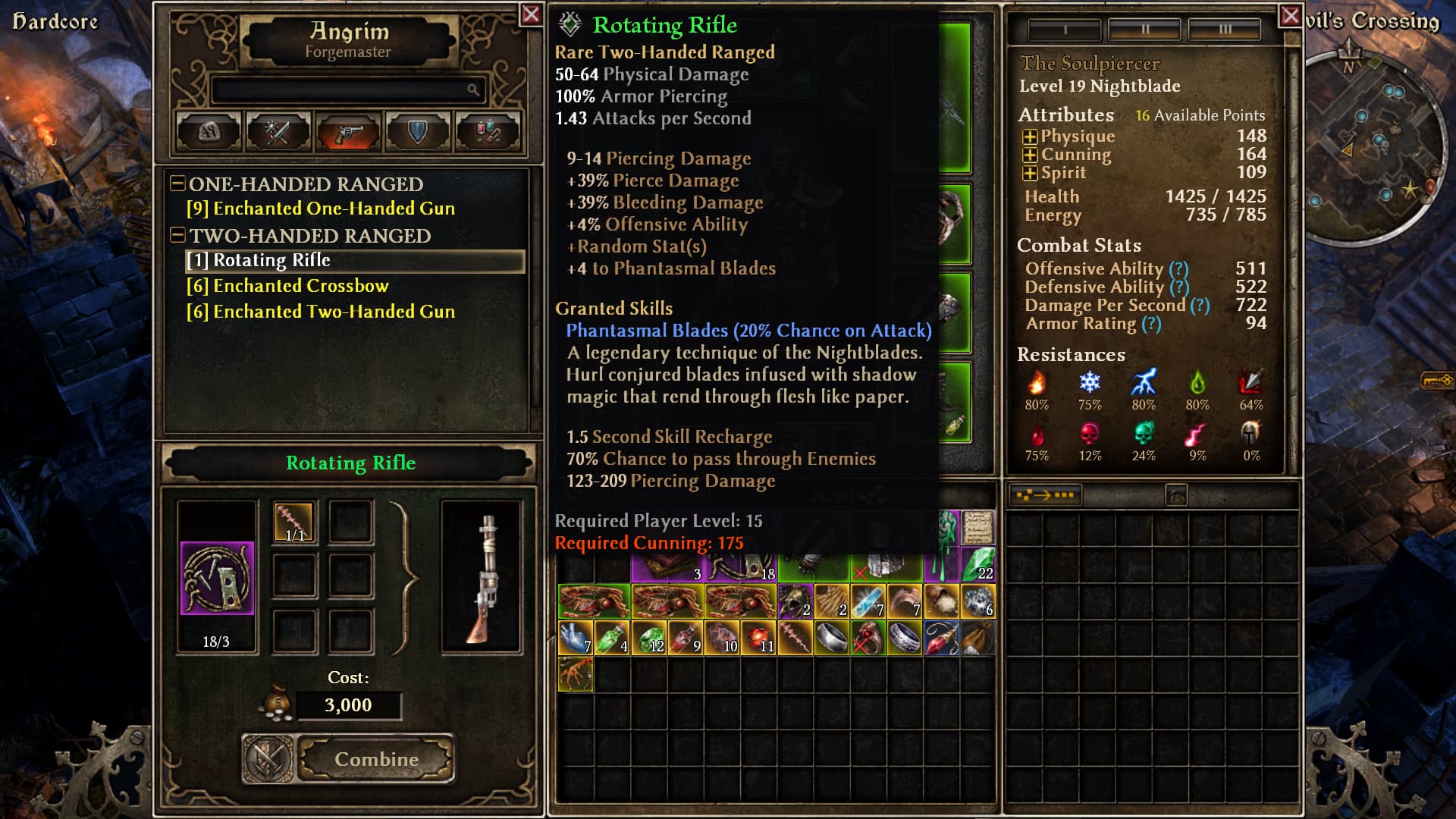
Task: Click the Combine button
Action: [376, 759]
